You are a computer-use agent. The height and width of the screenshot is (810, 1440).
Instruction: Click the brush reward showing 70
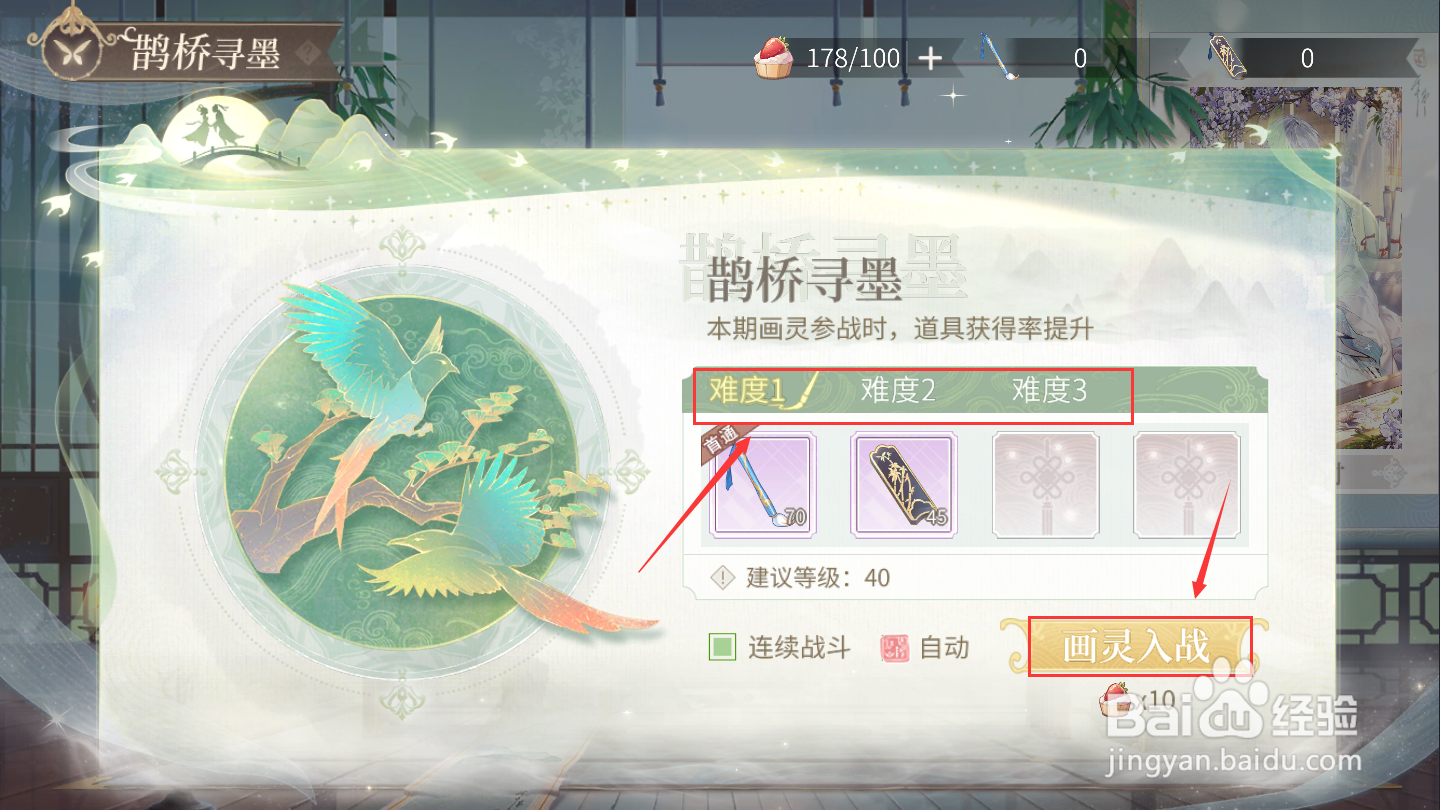763,485
